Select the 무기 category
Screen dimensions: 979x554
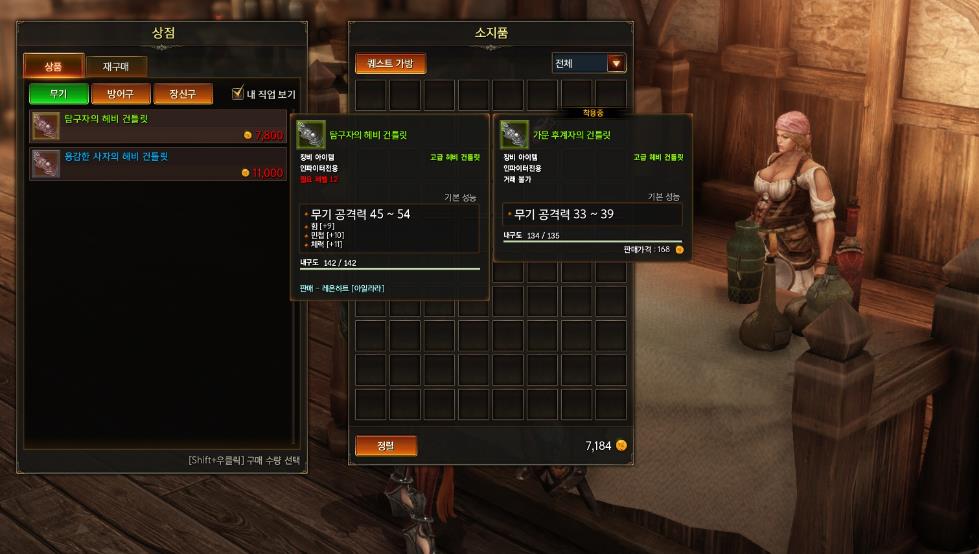[59, 95]
